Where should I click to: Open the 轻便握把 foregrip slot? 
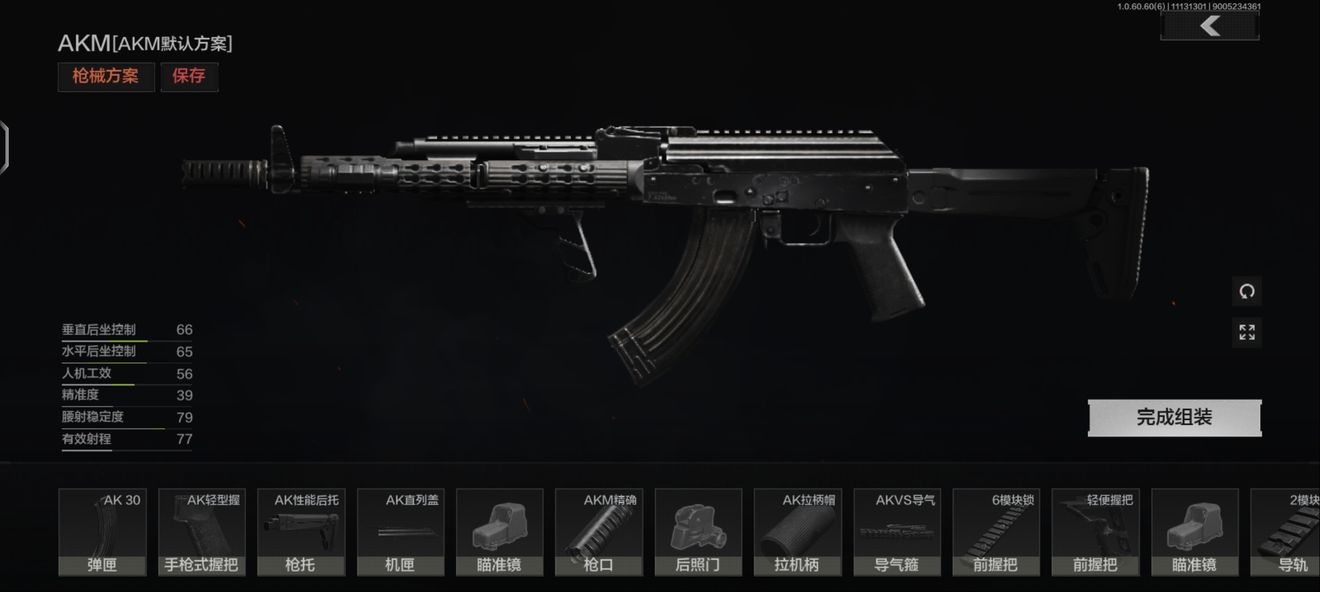click(1095, 532)
